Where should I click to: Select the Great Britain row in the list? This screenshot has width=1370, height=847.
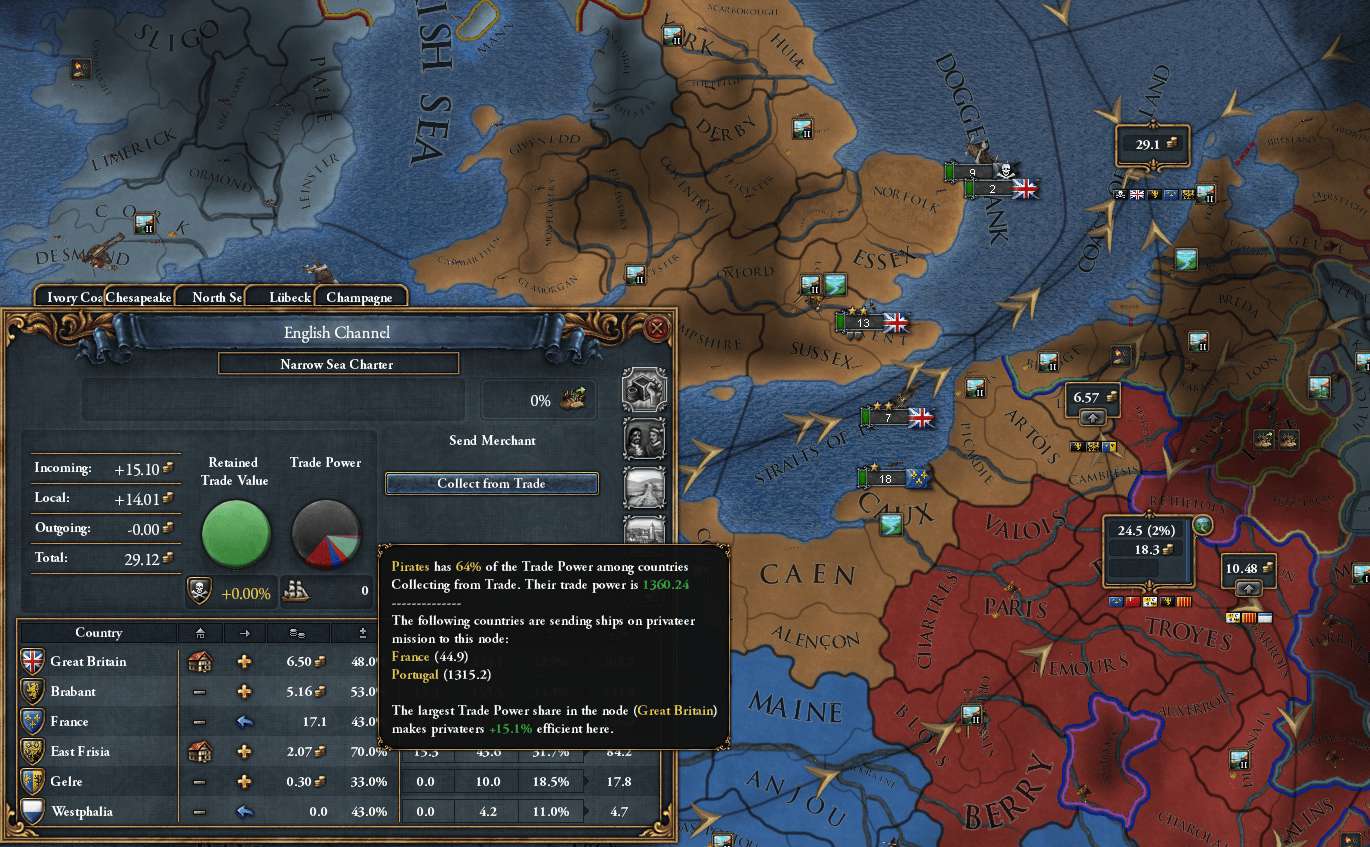click(88, 662)
